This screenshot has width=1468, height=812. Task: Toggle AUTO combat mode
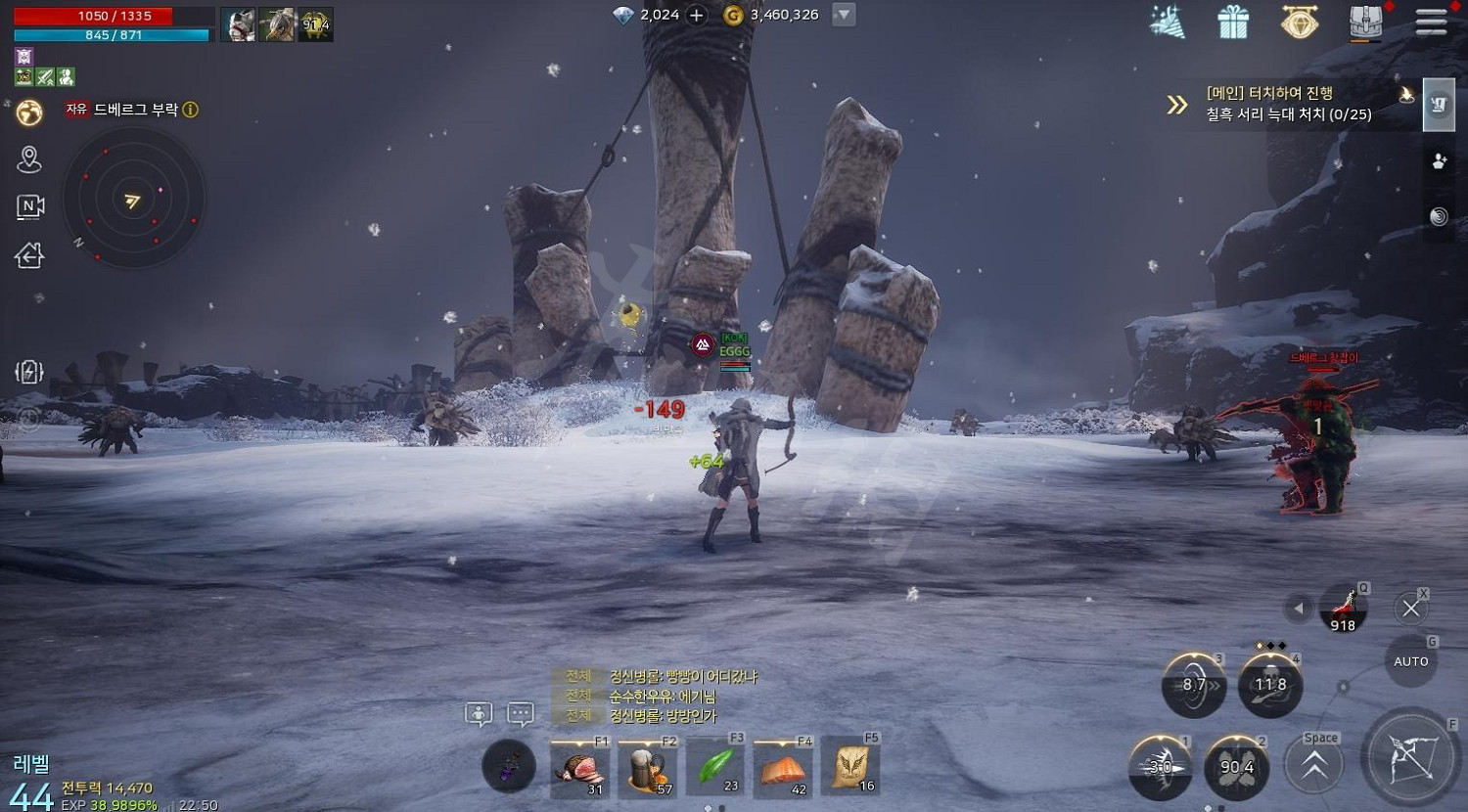pos(1411,661)
